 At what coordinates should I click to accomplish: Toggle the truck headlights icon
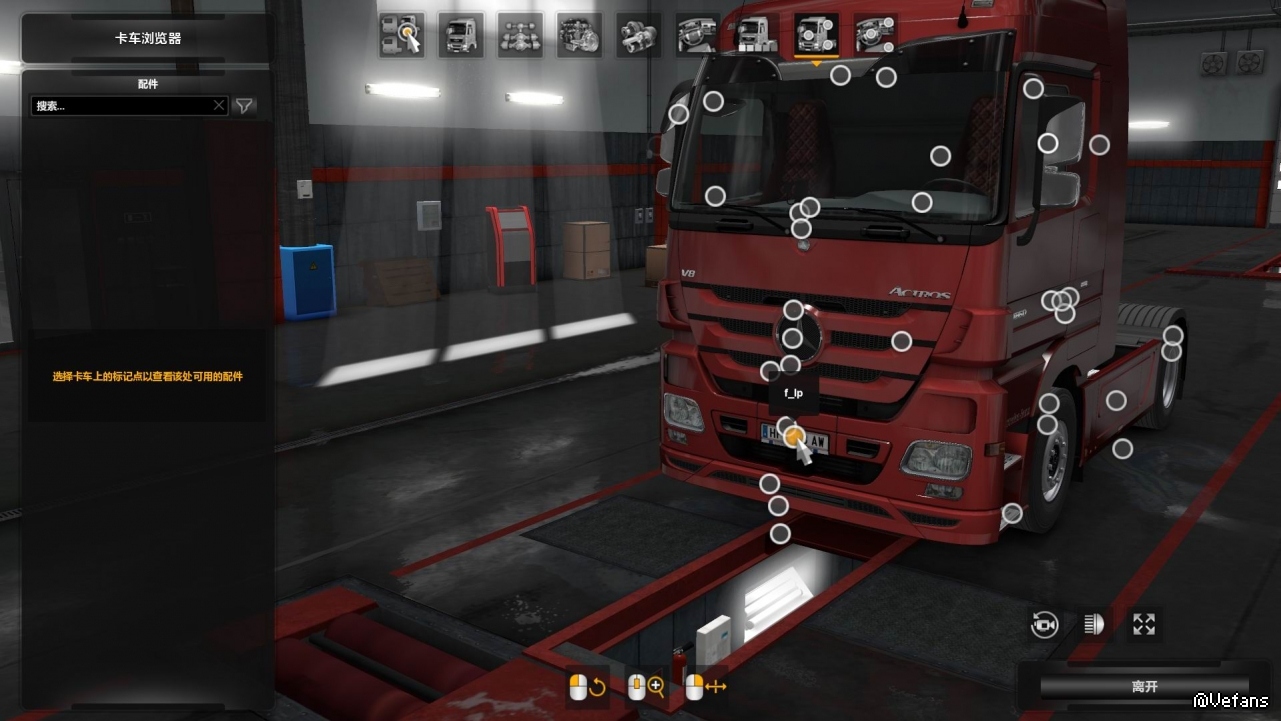point(1094,625)
